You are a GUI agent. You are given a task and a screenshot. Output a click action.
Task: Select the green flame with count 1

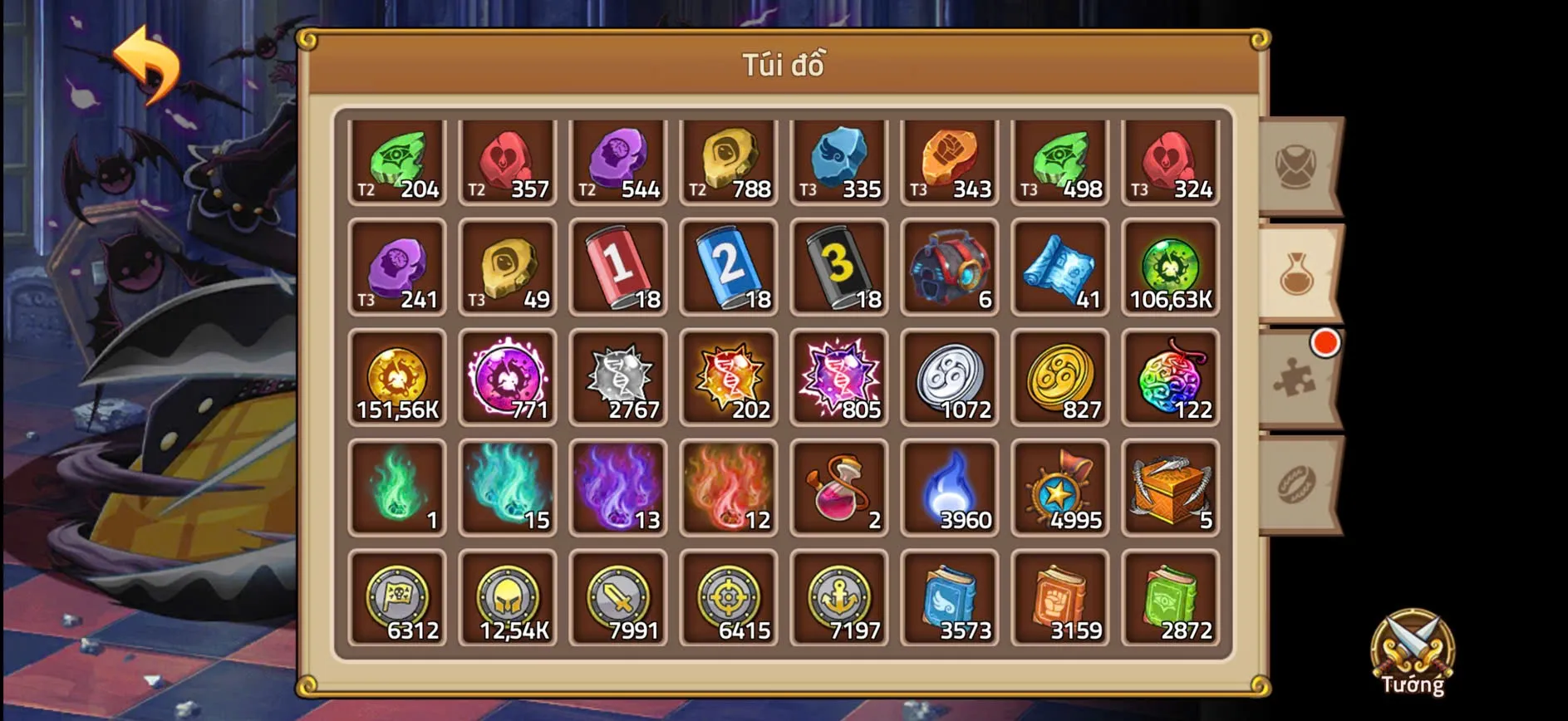click(x=397, y=488)
